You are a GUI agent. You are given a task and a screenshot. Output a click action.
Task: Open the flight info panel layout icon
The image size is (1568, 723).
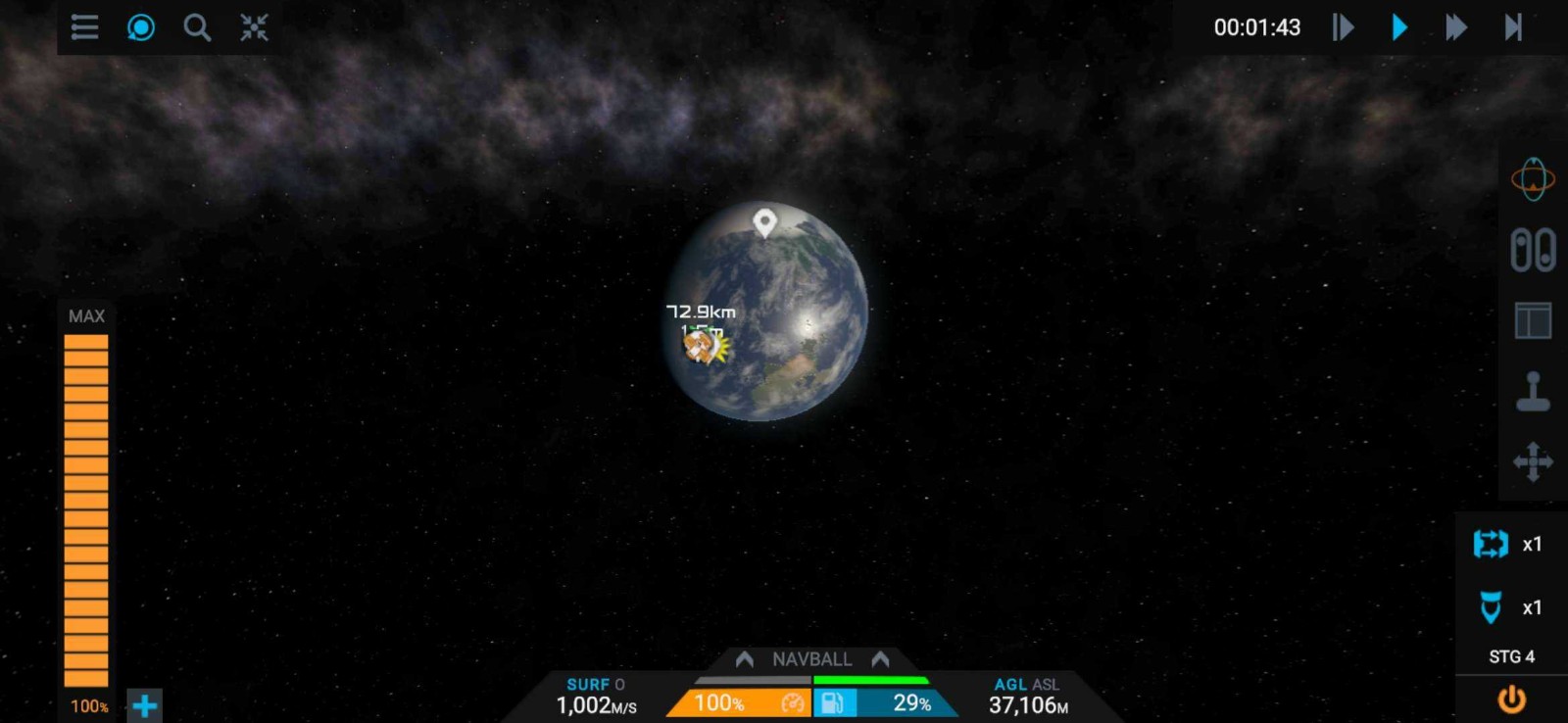(1532, 321)
